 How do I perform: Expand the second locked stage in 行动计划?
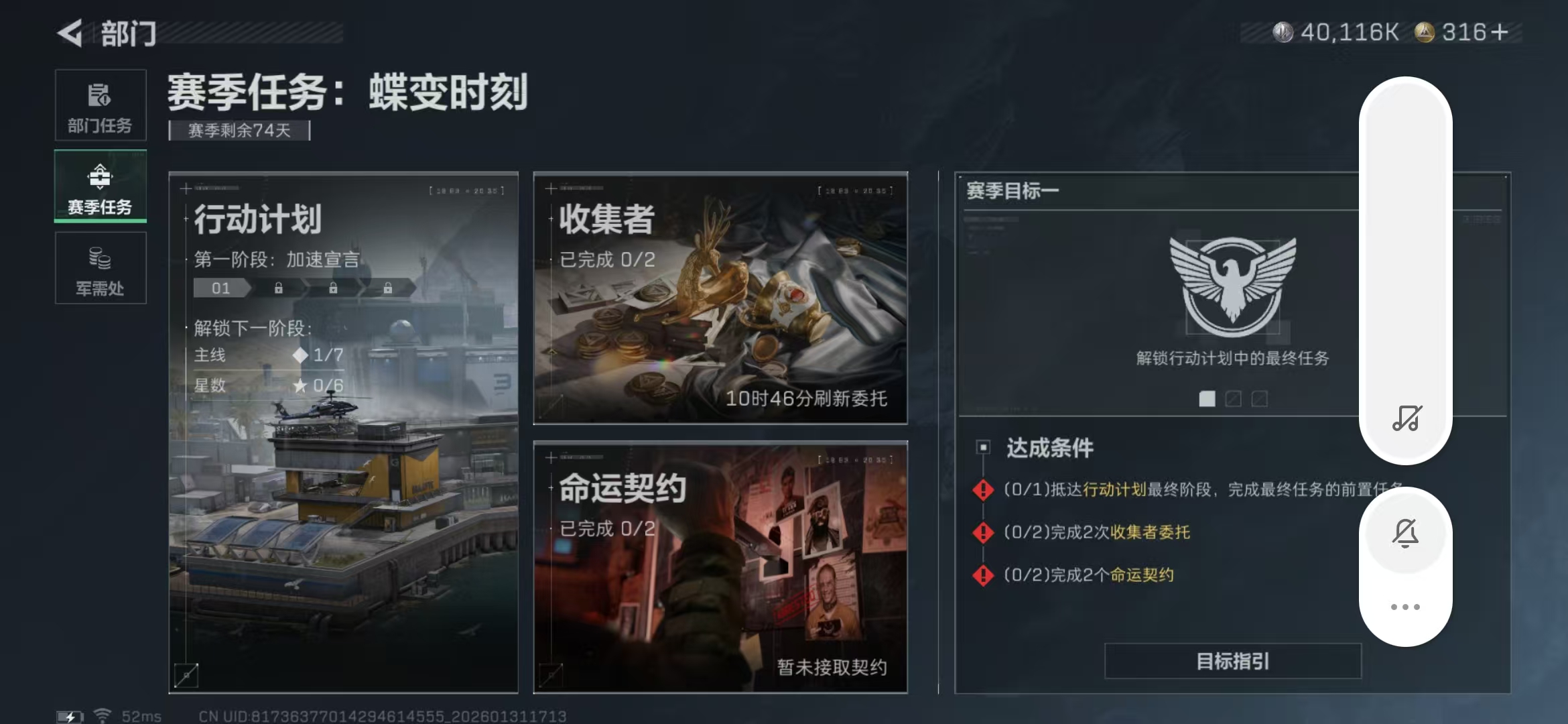tap(277, 288)
